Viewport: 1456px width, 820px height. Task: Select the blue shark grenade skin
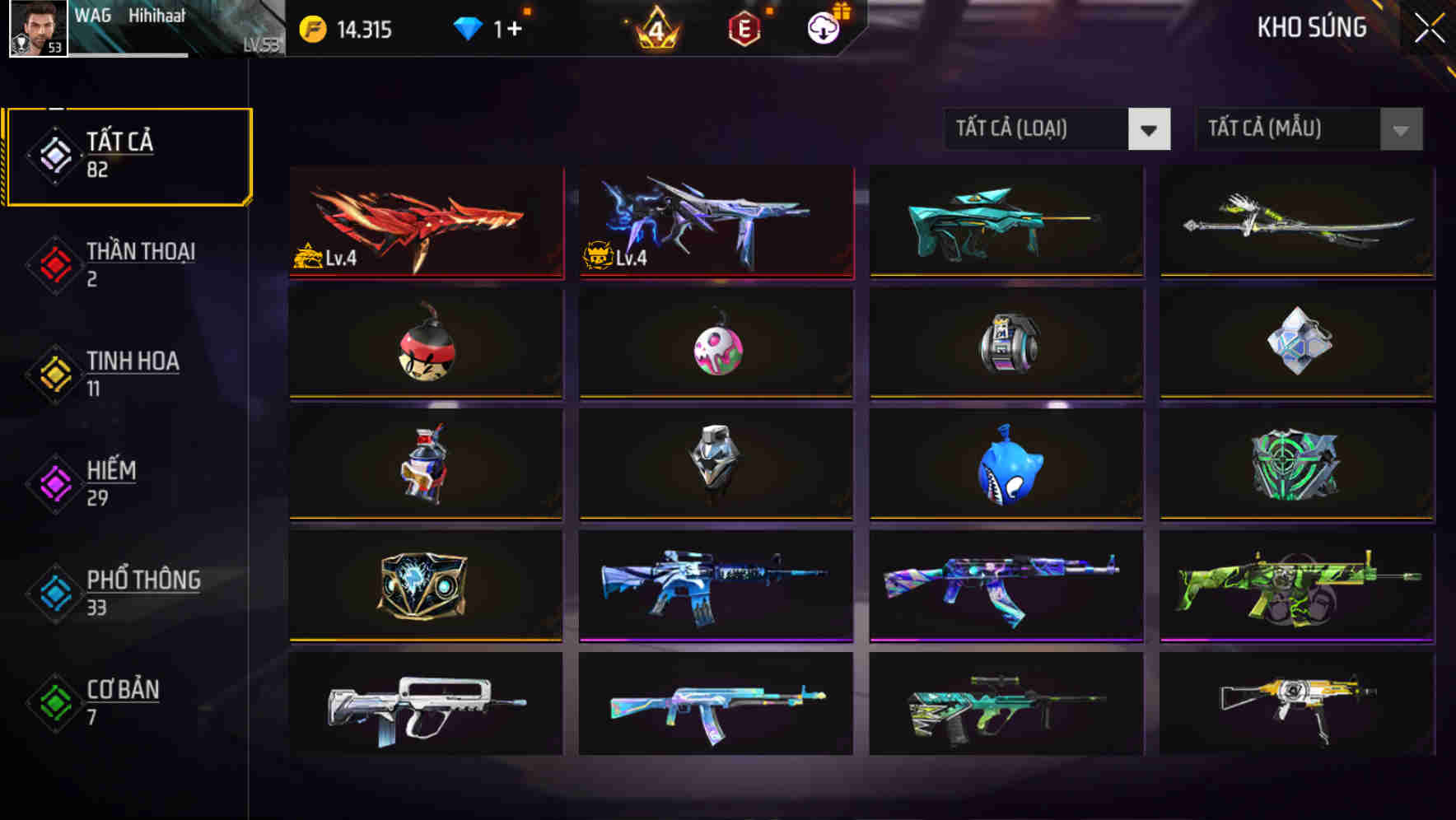1005,466
